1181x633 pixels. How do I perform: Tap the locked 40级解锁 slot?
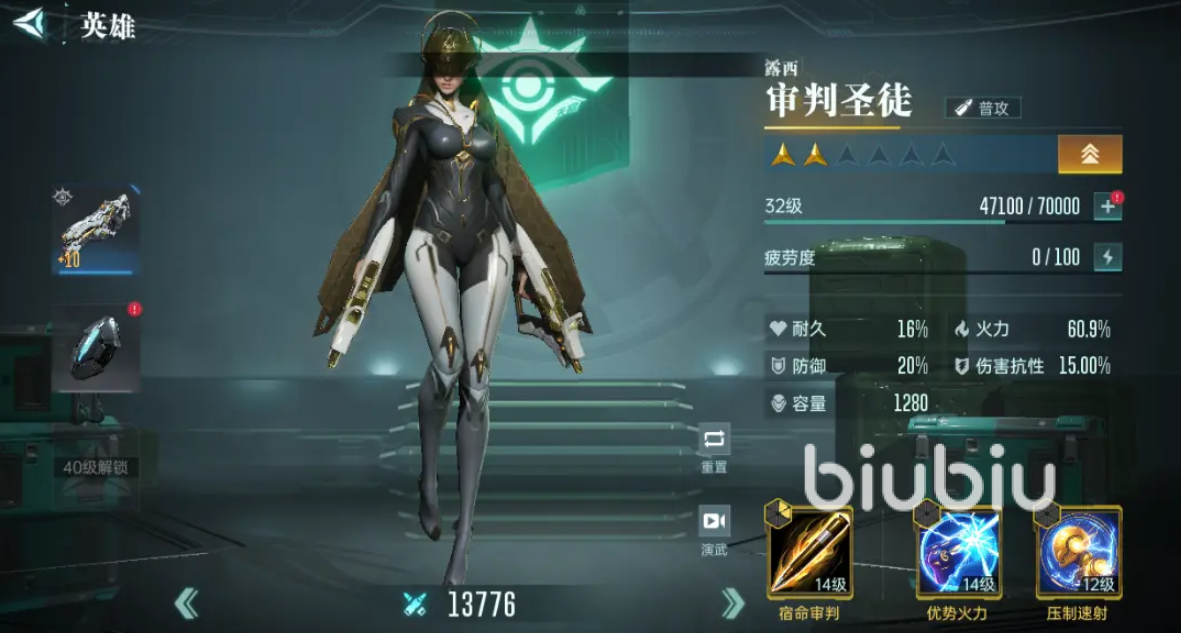click(x=95, y=466)
